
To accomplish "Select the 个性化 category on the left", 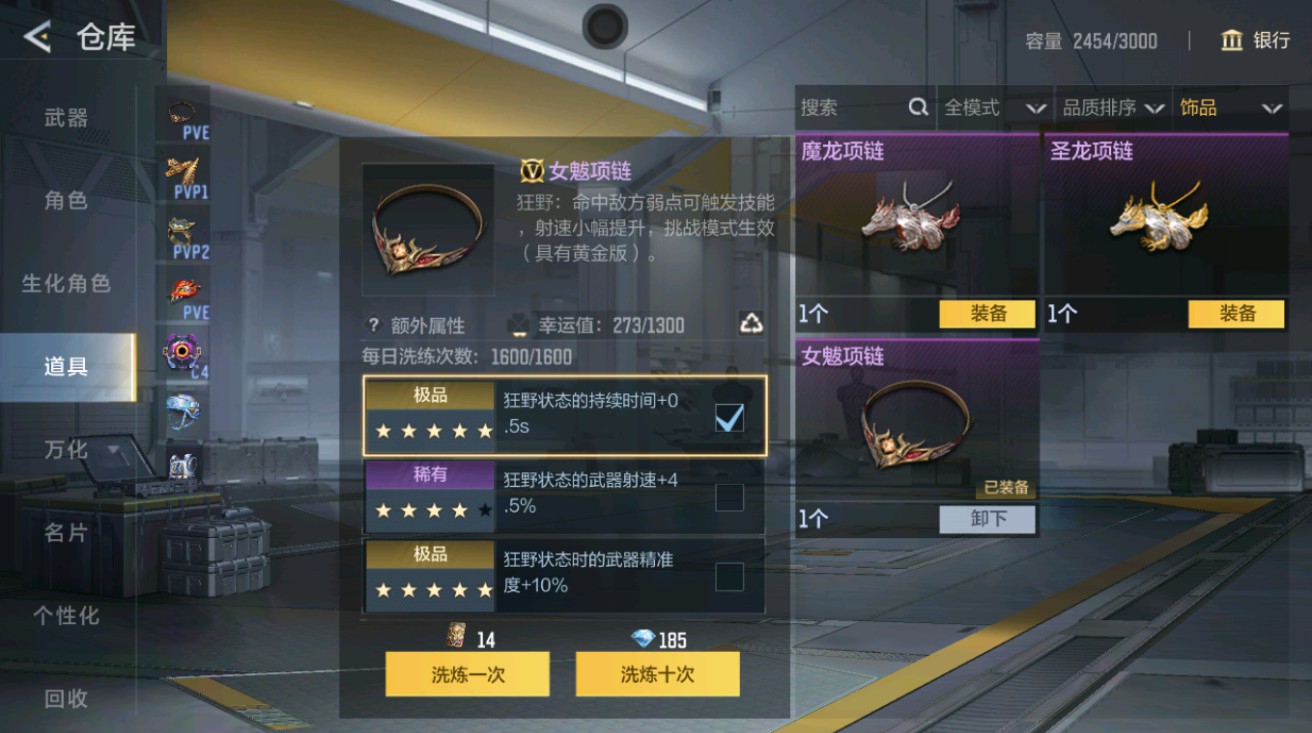I will pos(64,617).
